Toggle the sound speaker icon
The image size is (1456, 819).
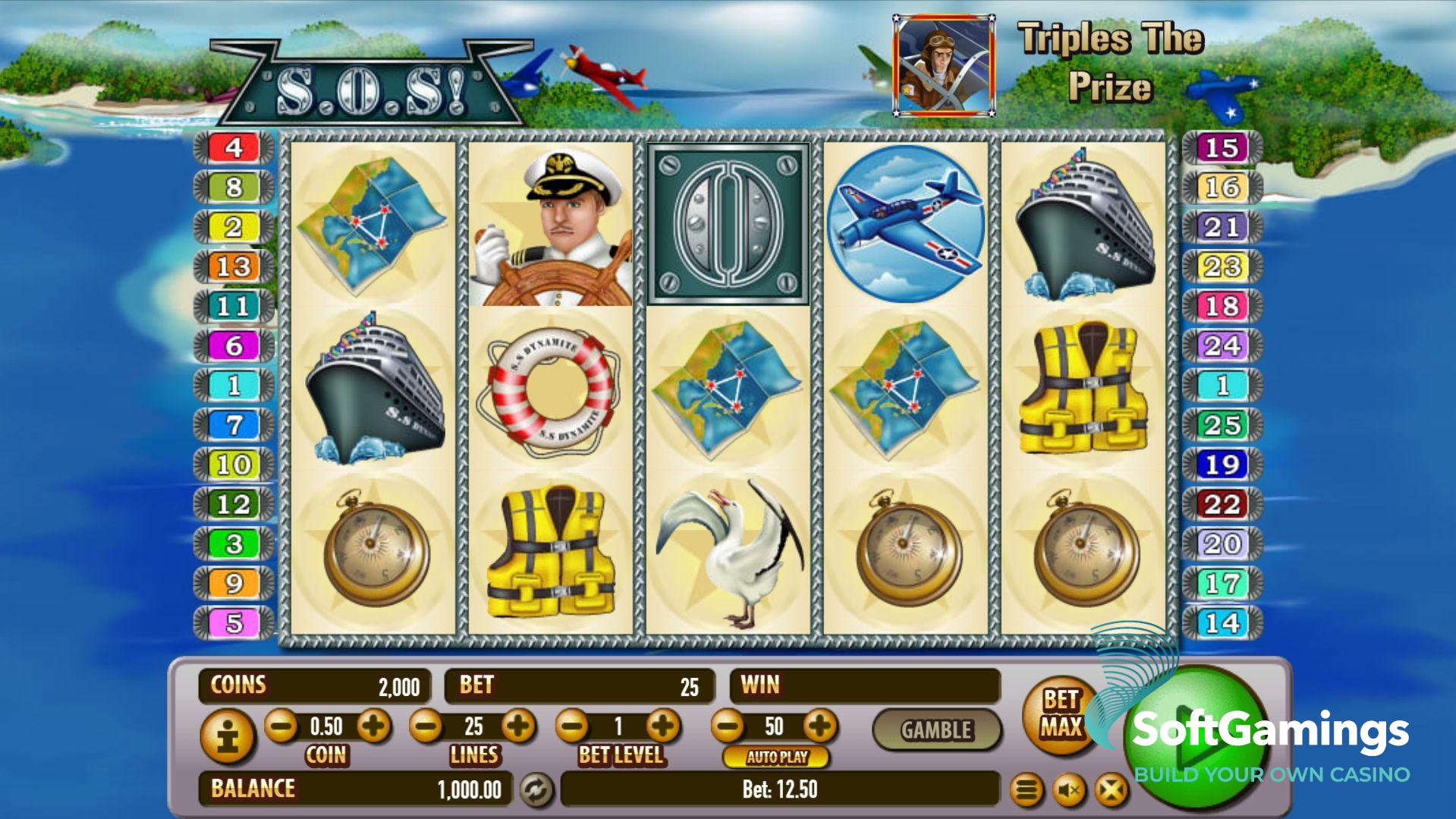1069,791
